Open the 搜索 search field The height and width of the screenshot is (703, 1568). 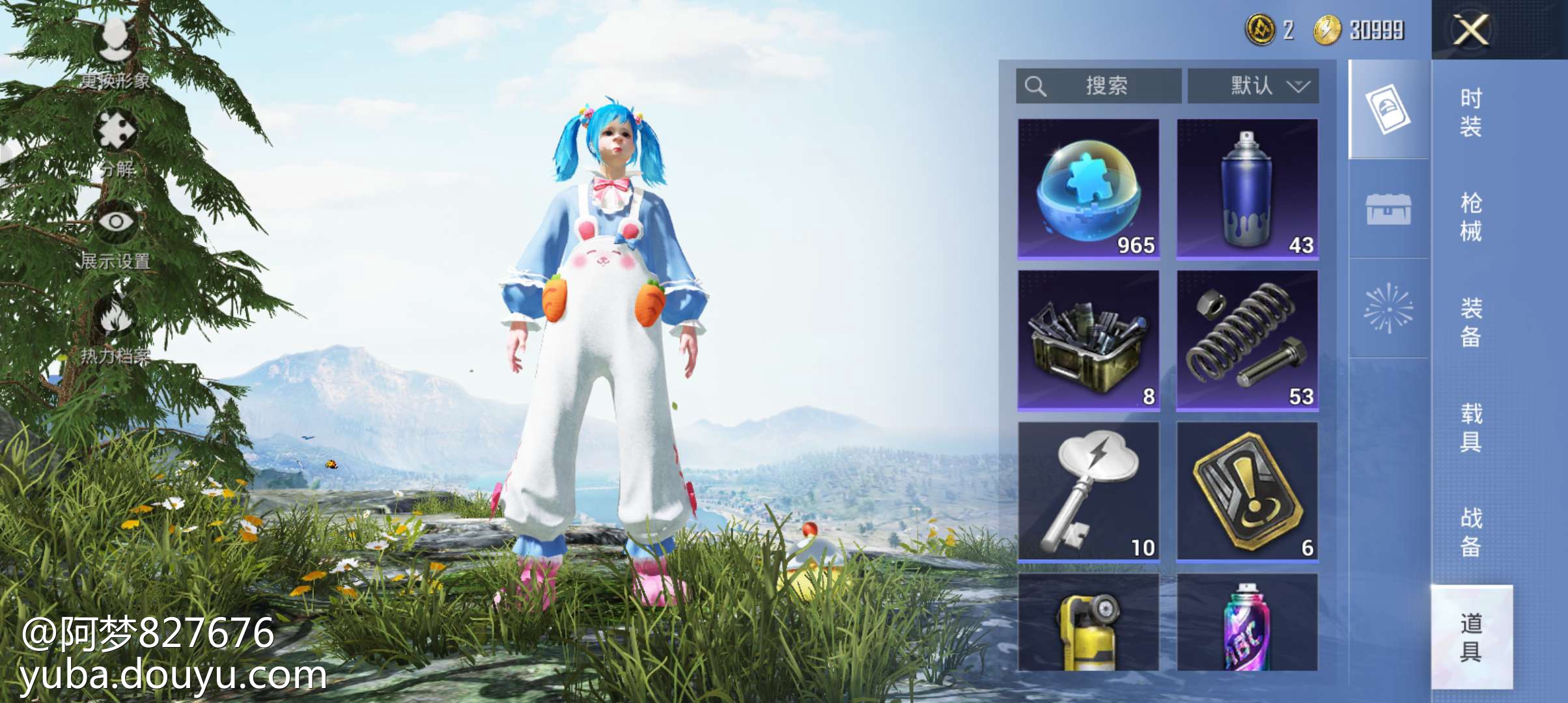coord(1099,86)
